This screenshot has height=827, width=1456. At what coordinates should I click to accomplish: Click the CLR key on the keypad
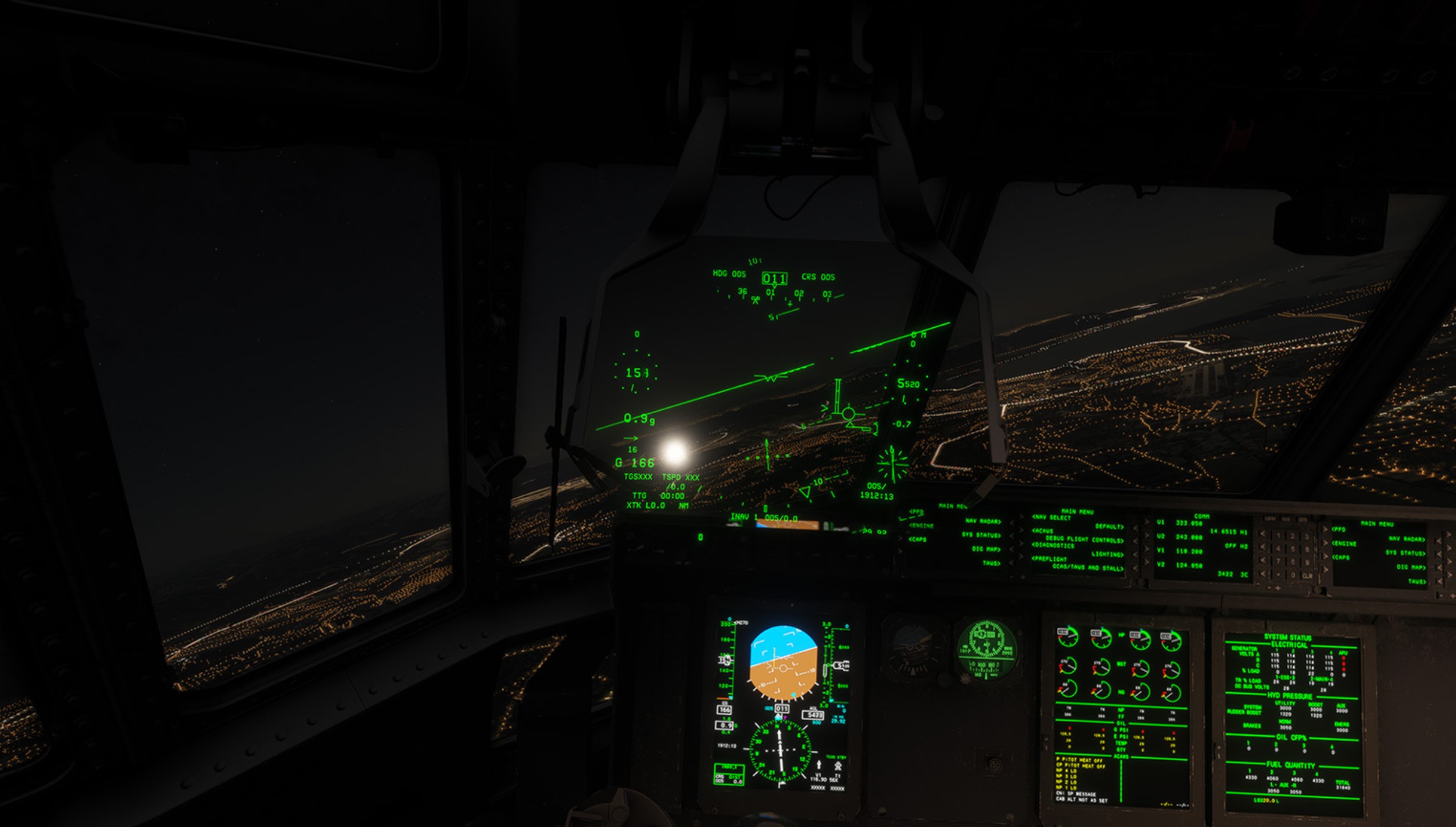[1307, 576]
